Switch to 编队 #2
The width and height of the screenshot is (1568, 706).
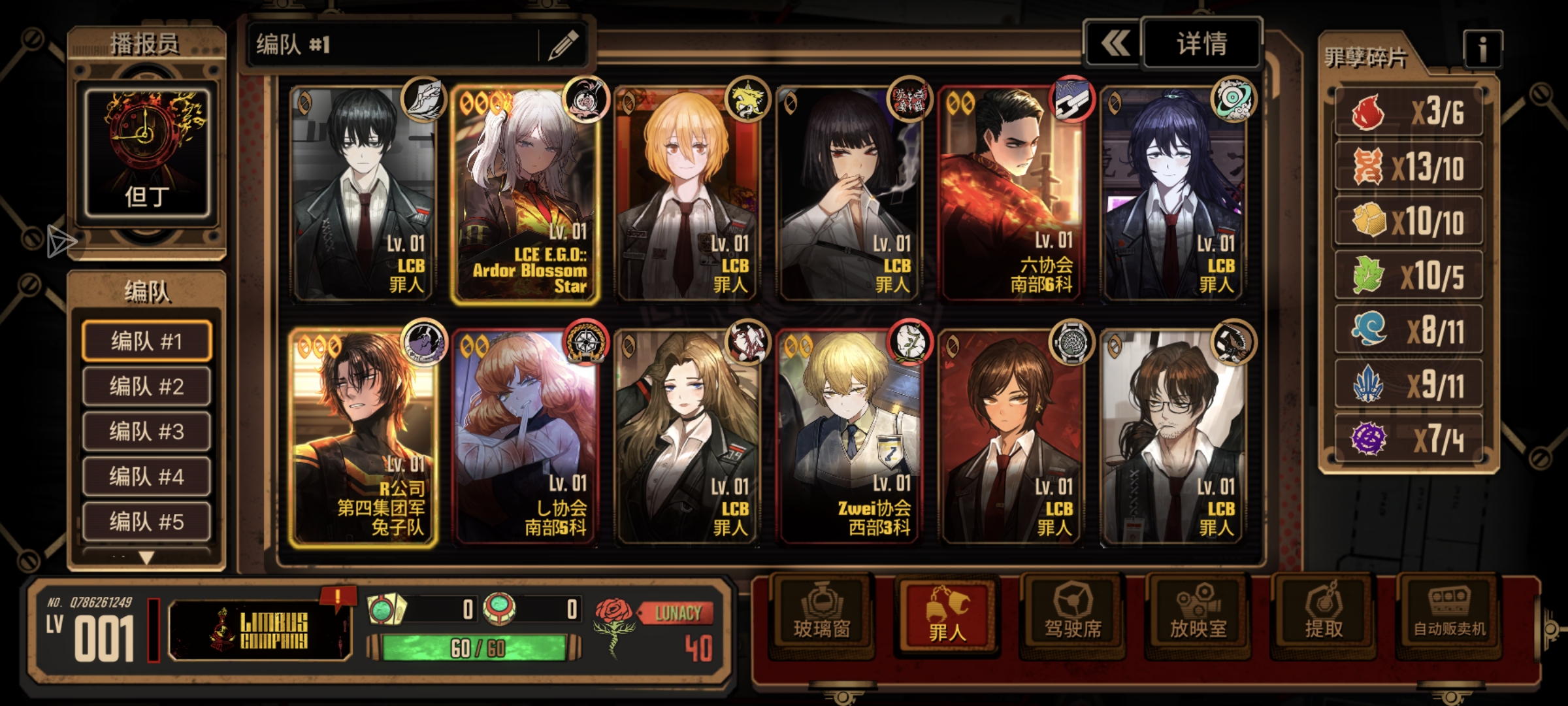(x=146, y=386)
